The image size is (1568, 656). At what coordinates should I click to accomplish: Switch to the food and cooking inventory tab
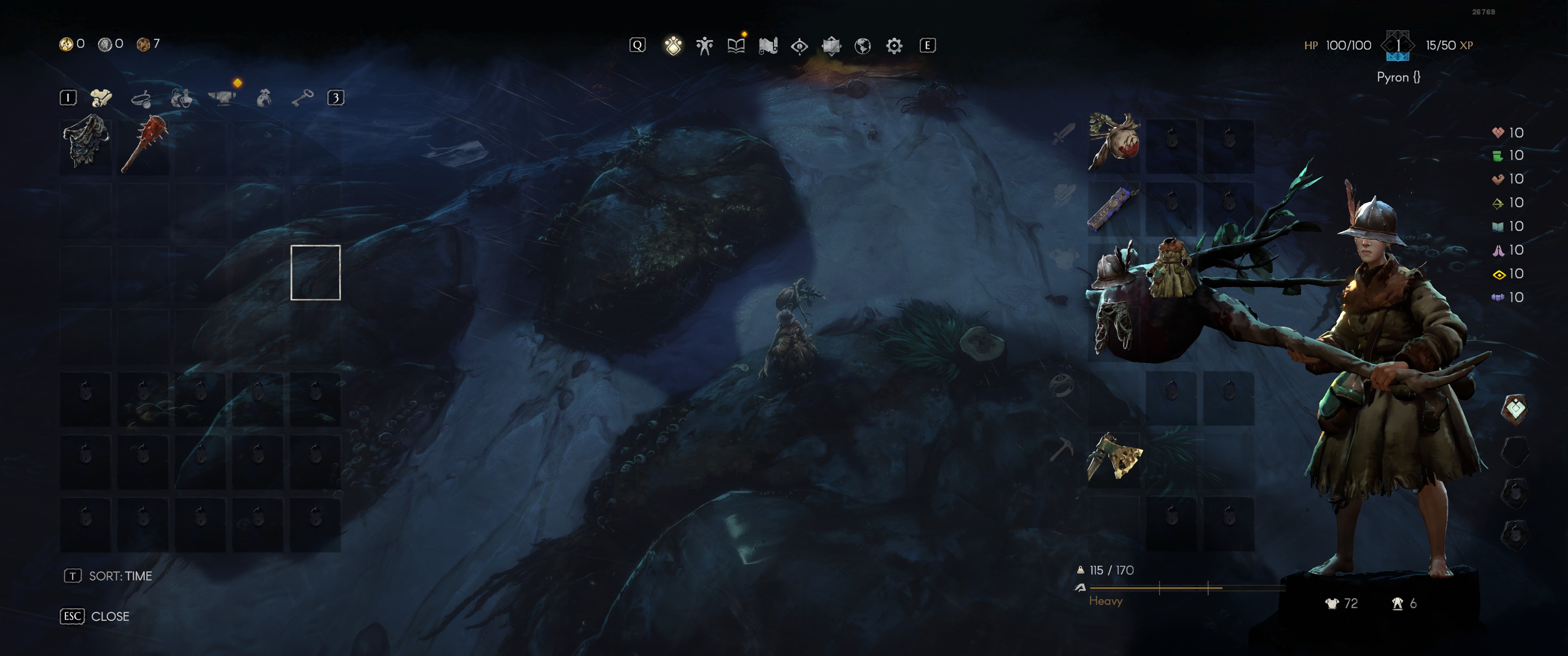(141, 98)
